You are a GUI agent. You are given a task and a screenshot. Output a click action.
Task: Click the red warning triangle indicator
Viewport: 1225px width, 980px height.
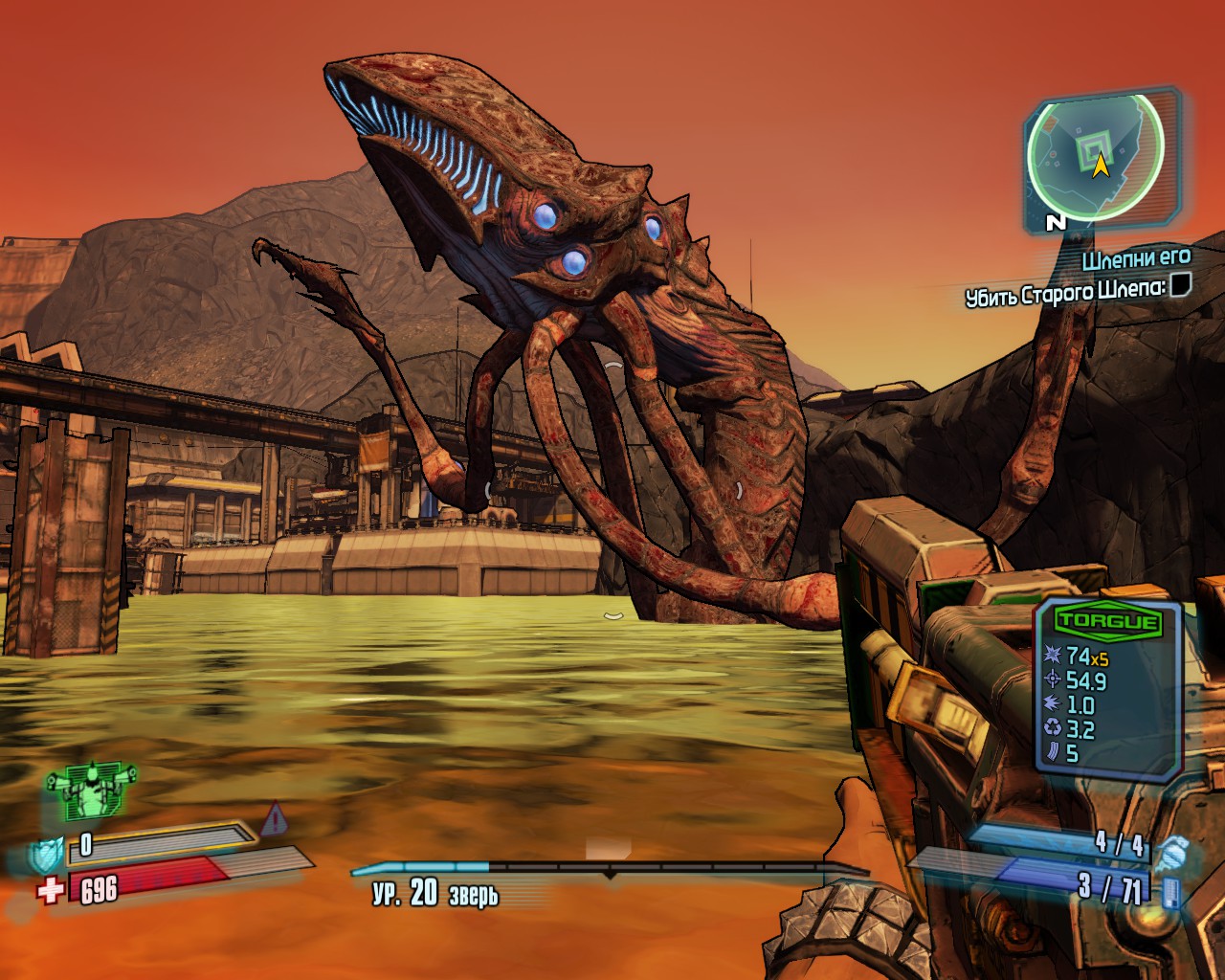(x=274, y=818)
